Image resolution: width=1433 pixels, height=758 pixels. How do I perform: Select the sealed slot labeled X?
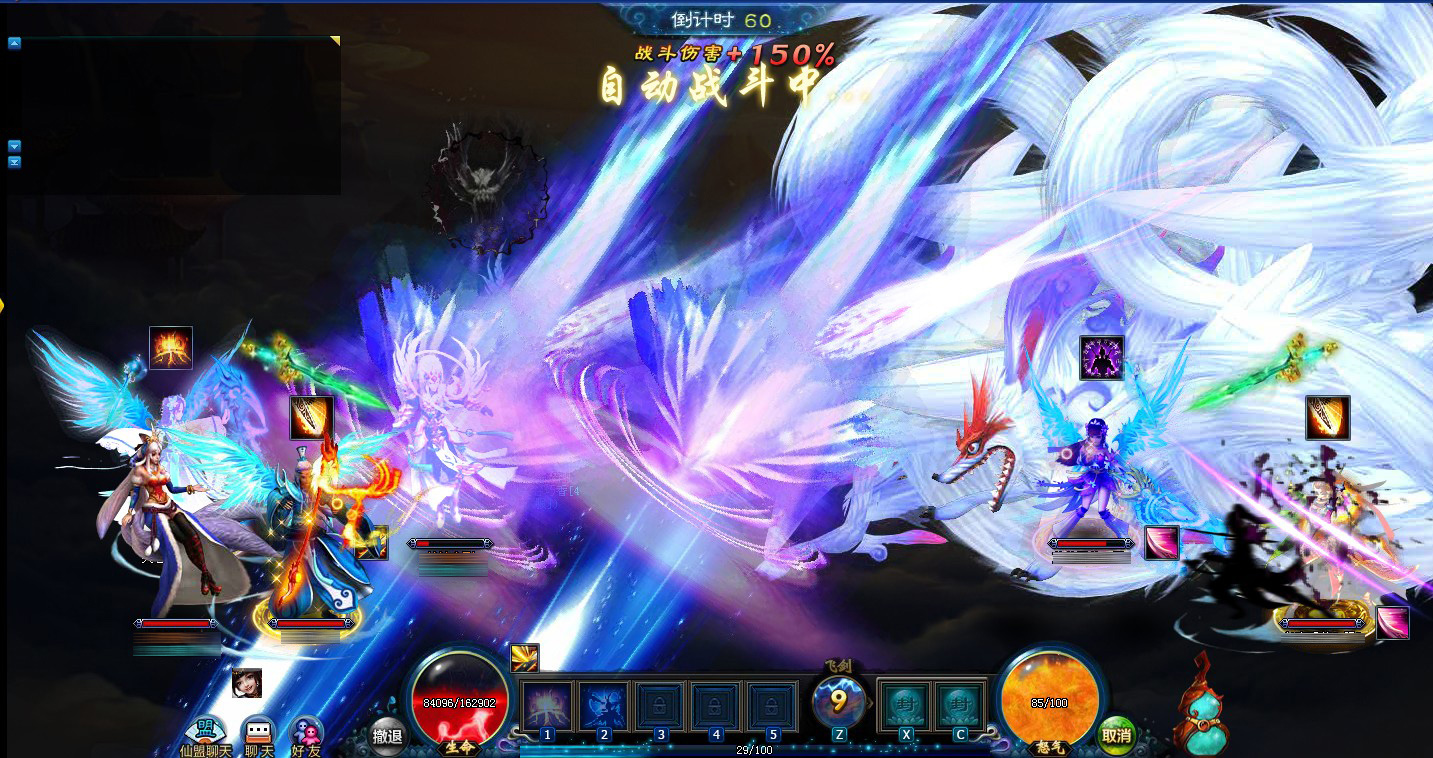click(x=904, y=705)
